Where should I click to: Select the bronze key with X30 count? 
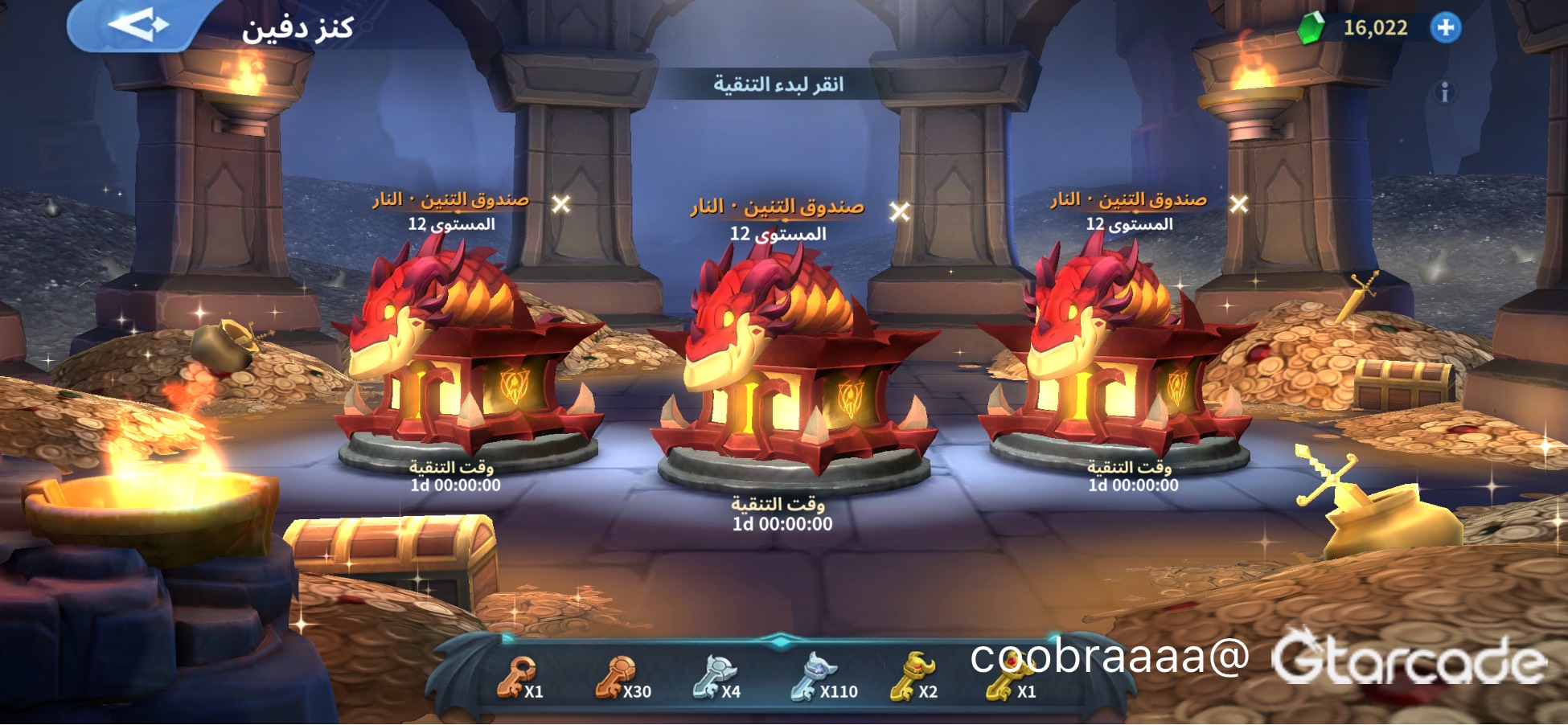pyautogui.click(x=618, y=679)
